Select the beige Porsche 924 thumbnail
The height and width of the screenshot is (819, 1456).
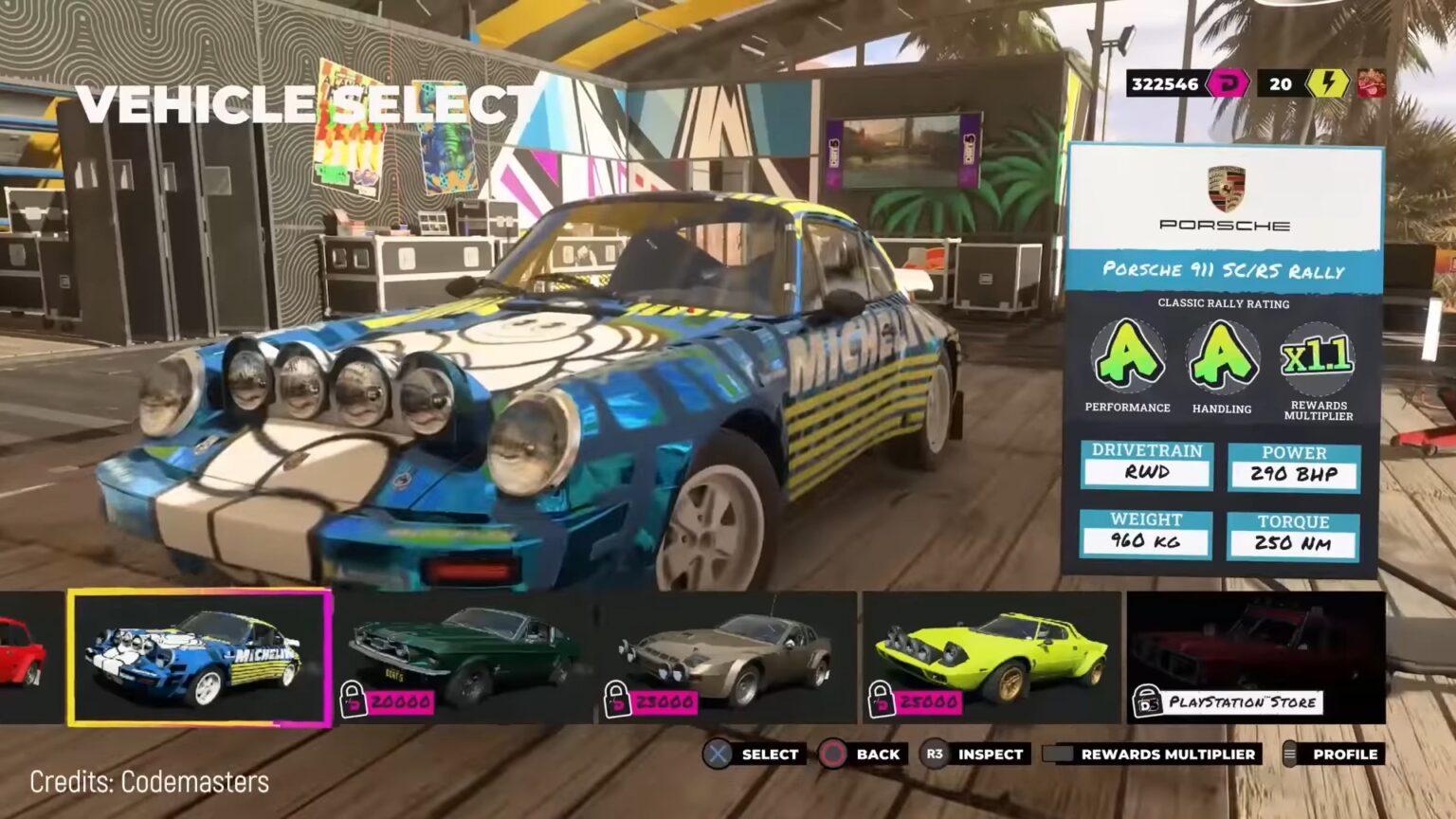(729, 656)
